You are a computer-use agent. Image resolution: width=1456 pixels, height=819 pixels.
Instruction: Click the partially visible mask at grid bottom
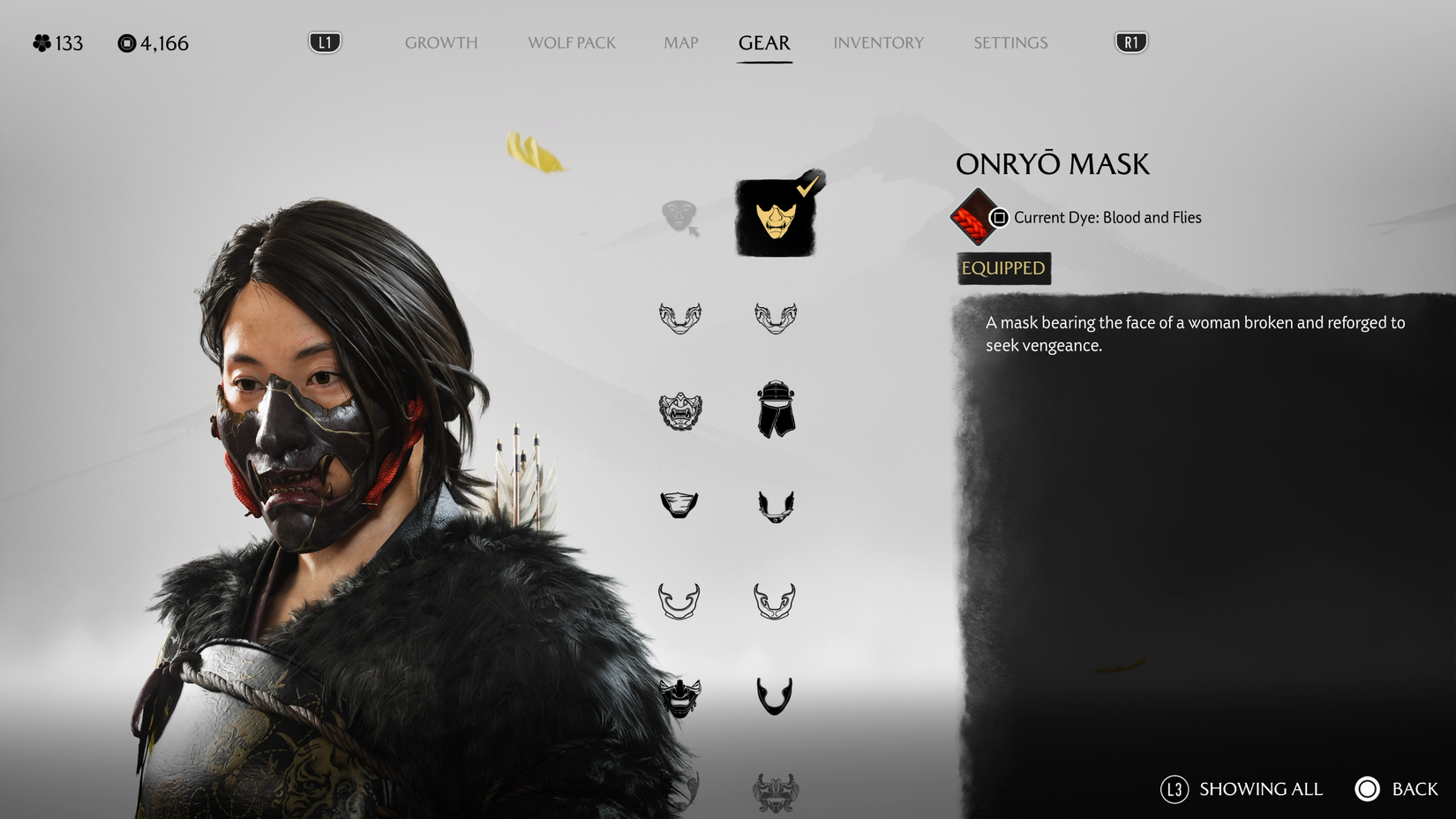[x=775, y=792]
